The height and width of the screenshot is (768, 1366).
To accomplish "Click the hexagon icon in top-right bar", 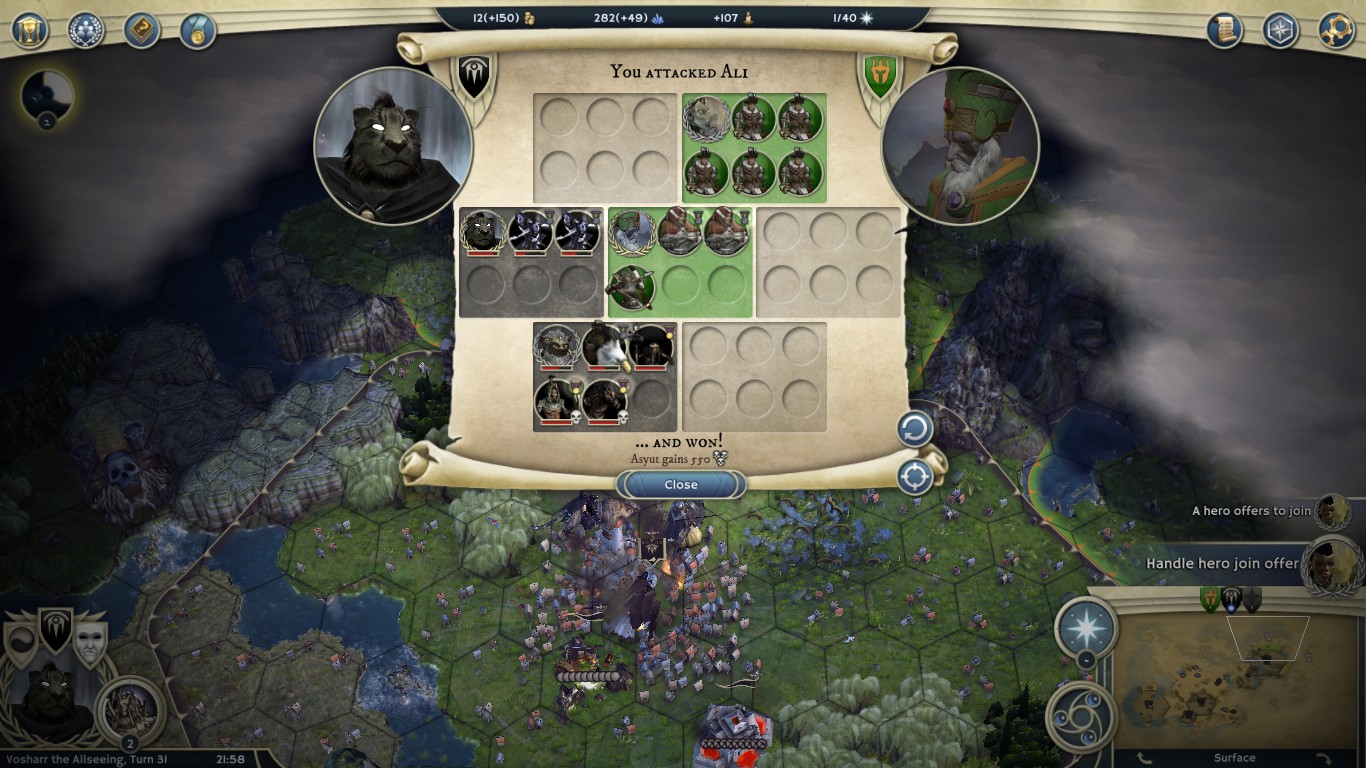I will click(x=1280, y=30).
